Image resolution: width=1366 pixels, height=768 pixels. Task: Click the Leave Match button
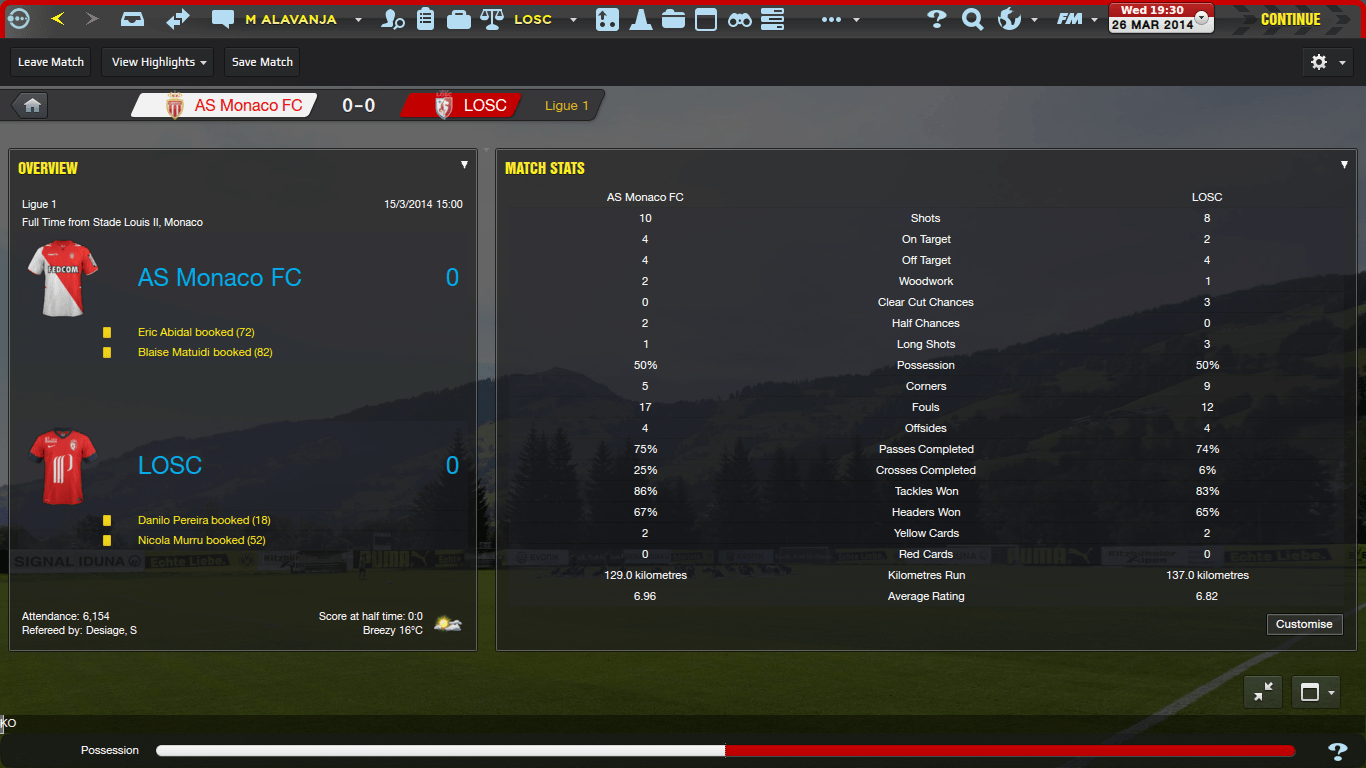click(51, 62)
